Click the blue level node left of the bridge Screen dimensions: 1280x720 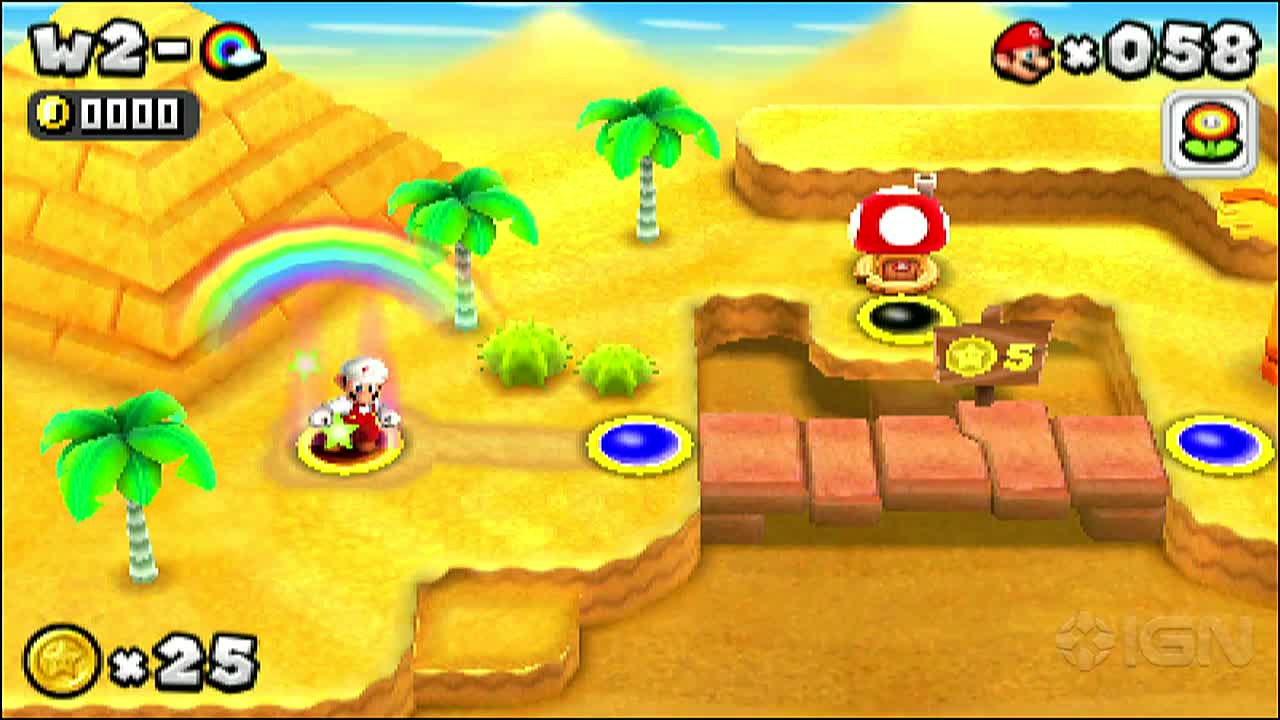640,442
